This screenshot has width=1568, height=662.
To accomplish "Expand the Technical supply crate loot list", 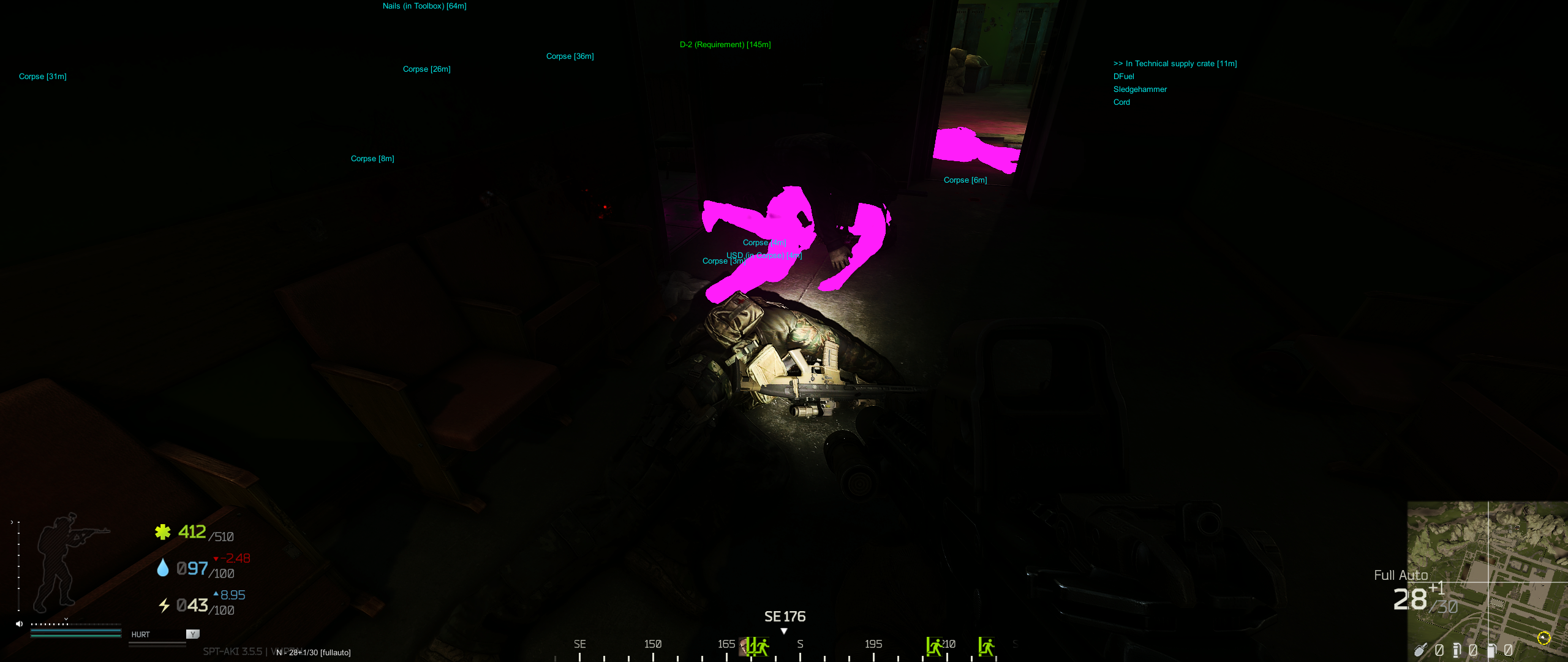I will [x=1175, y=63].
